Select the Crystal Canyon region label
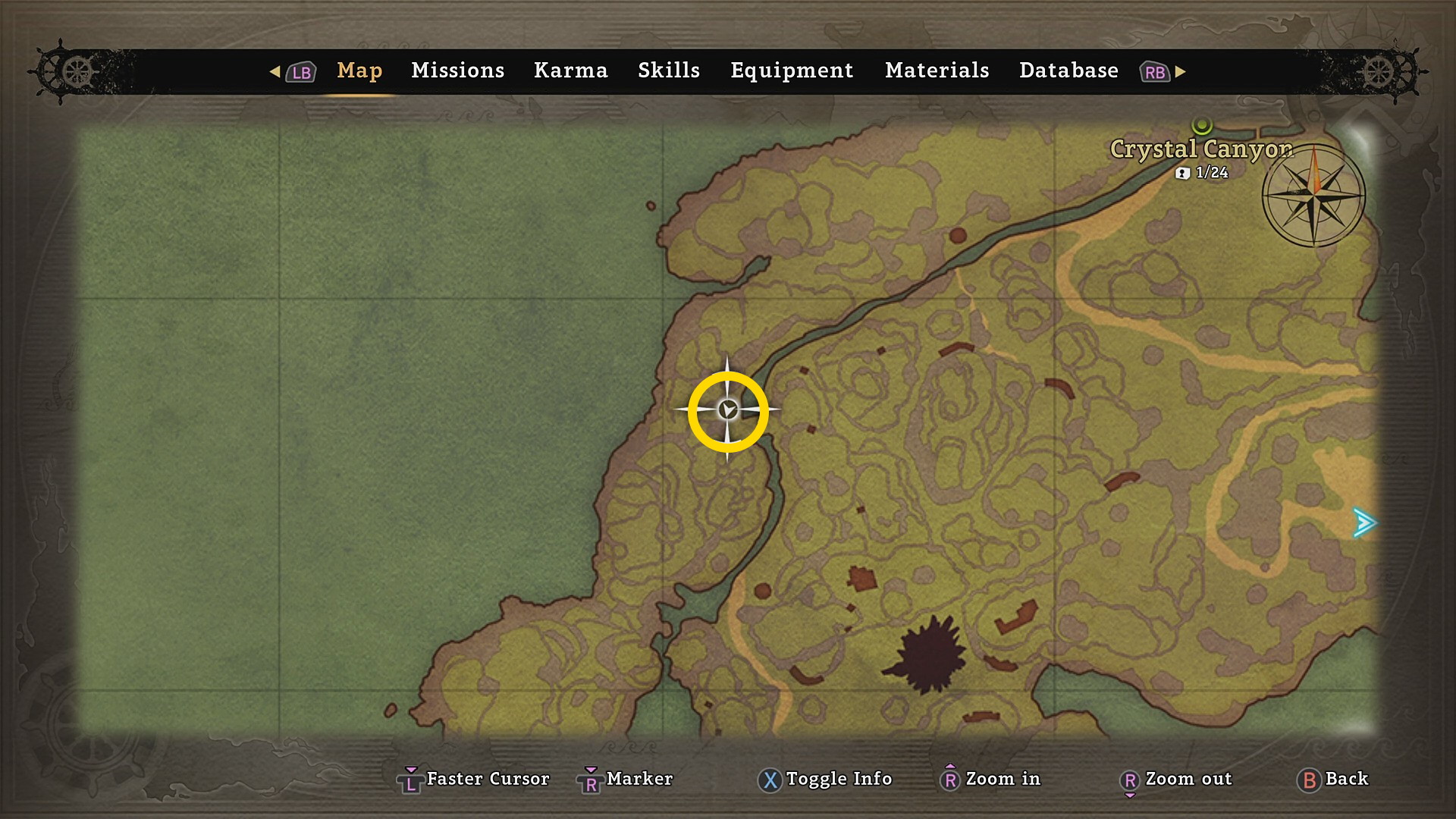Viewport: 1456px width, 819px height. click(x=1200, y=149)
